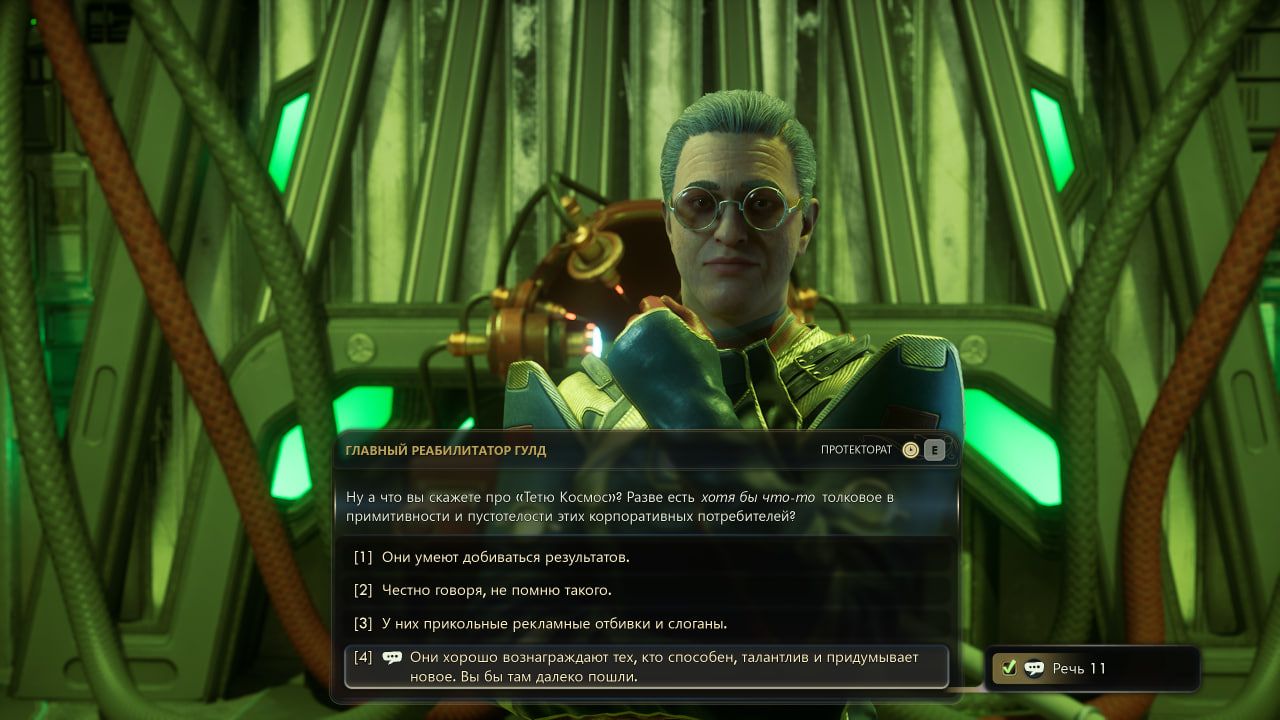Choose reply "Они умеют добиваться результатов"
The width and height of the screenshot is (1280, 720).
coord(506,557)
